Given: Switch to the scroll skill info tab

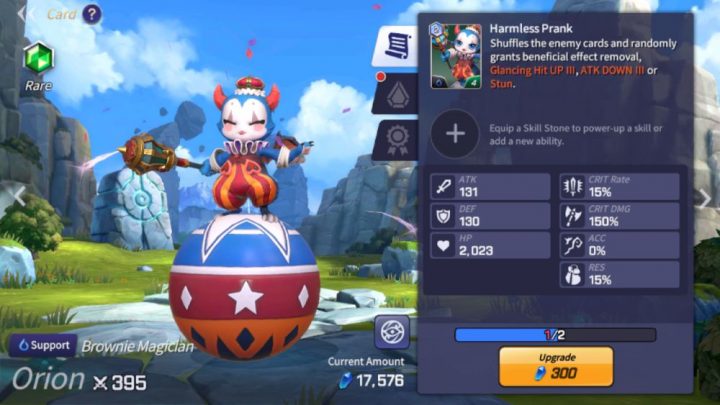Looking at the screenshot, I should pos(396,47).
